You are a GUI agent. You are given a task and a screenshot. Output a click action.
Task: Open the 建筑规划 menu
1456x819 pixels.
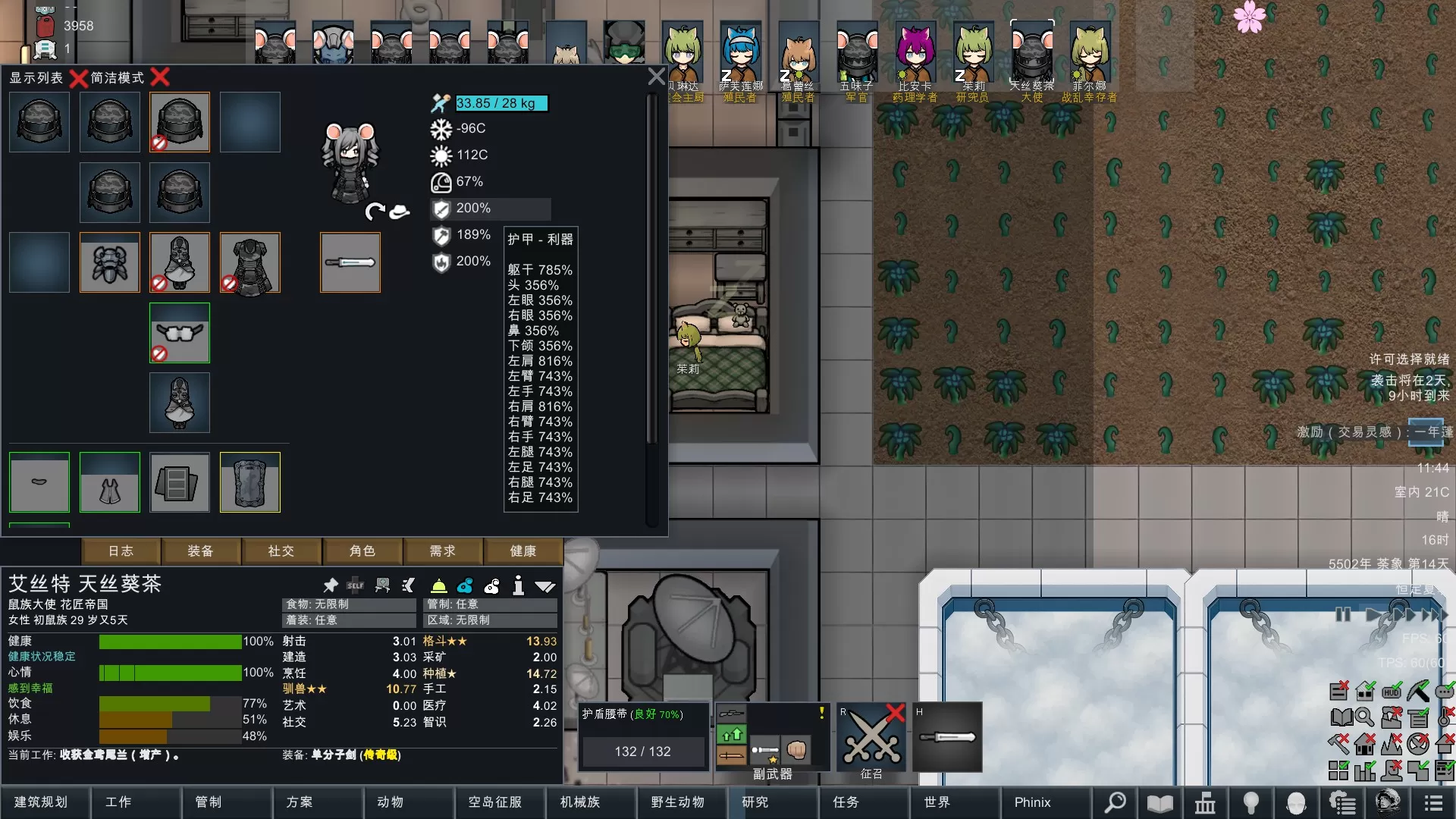(x=42, y=802)
